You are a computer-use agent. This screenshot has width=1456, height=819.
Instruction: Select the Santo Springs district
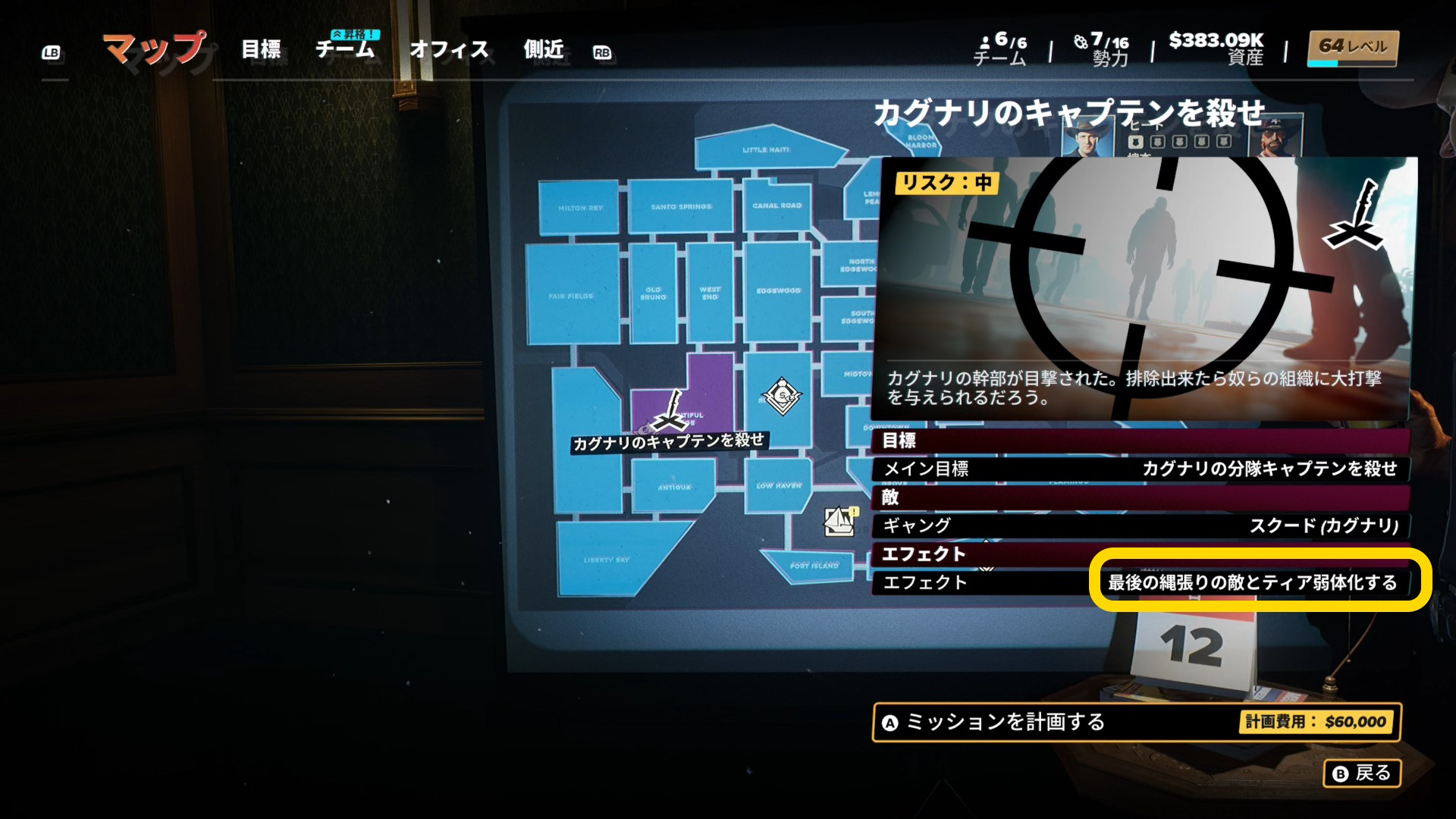(680, 206)
